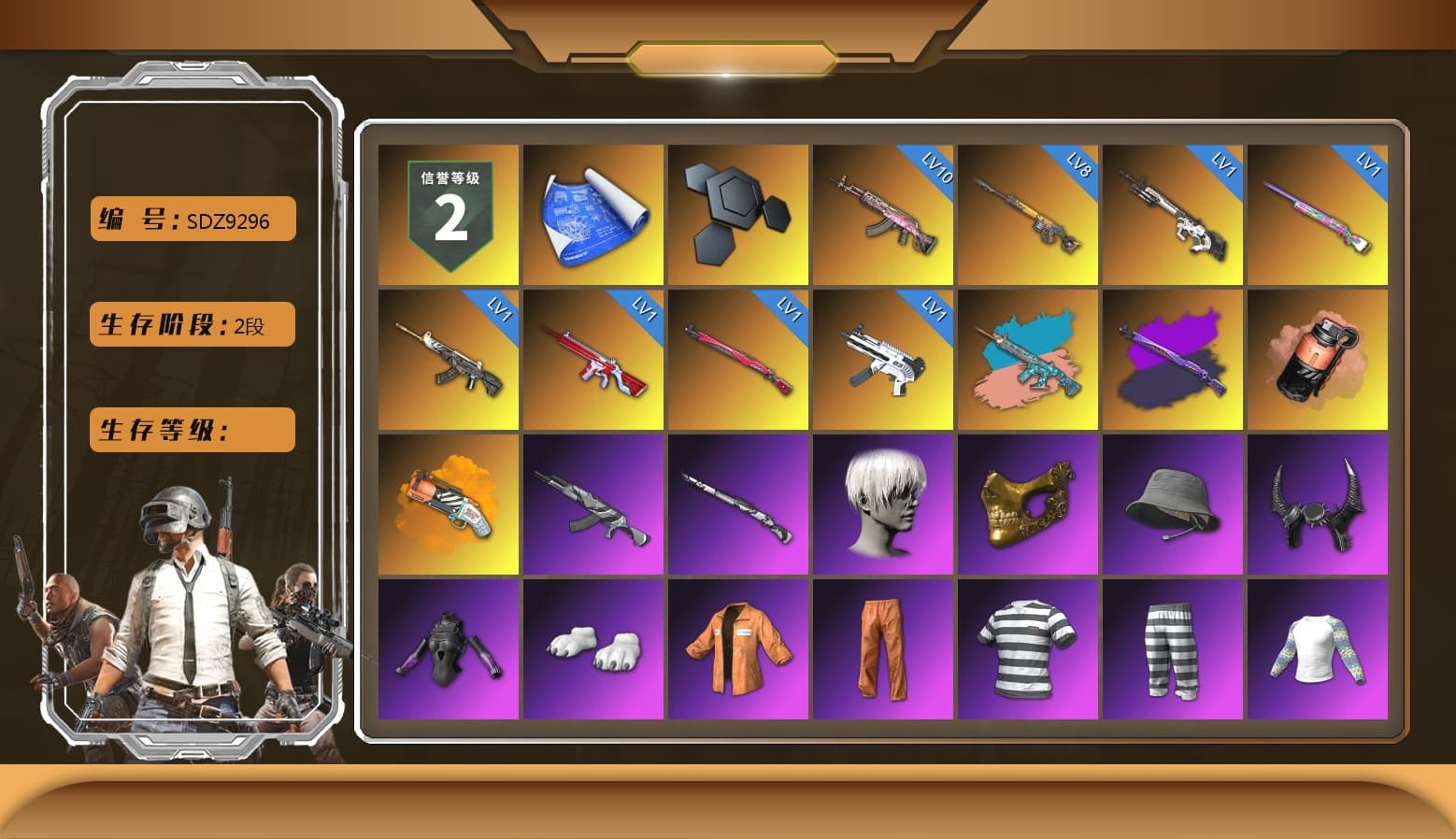Click the account number SDZ9296 label

click(191, 219)
